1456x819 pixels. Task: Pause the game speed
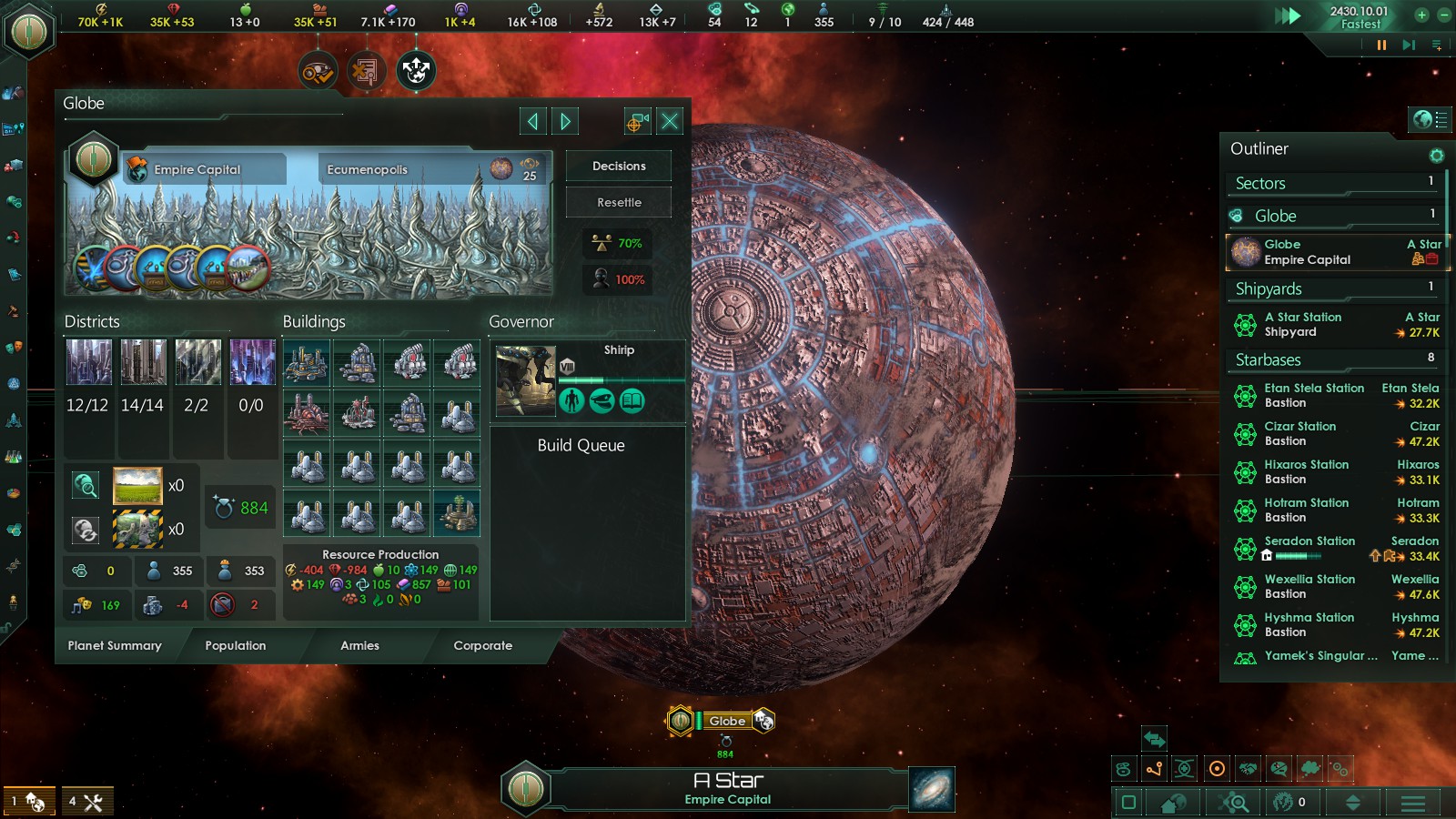(x=1381, y=45)
